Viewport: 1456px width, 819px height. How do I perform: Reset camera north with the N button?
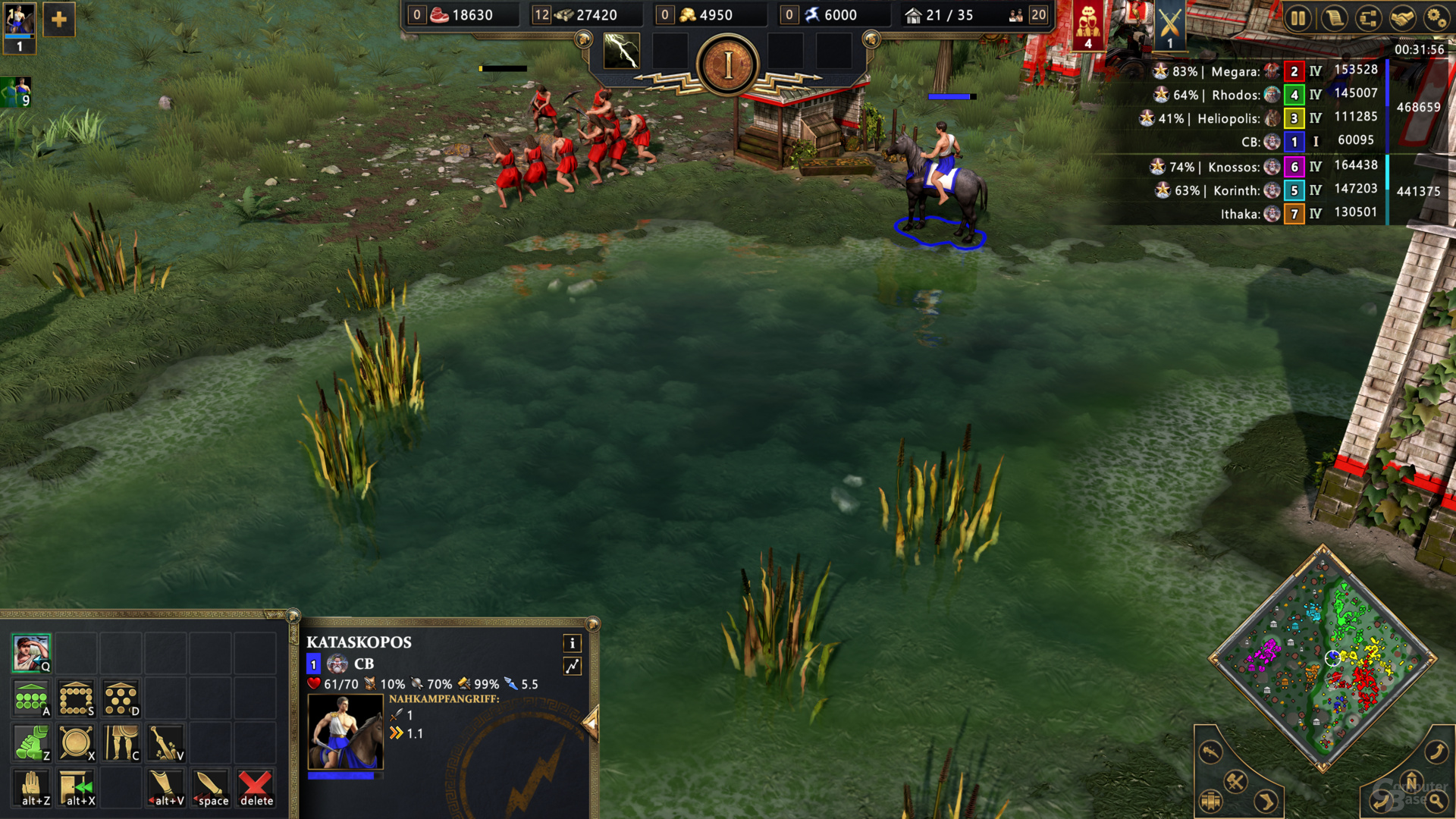click(x=1411, y=781)
